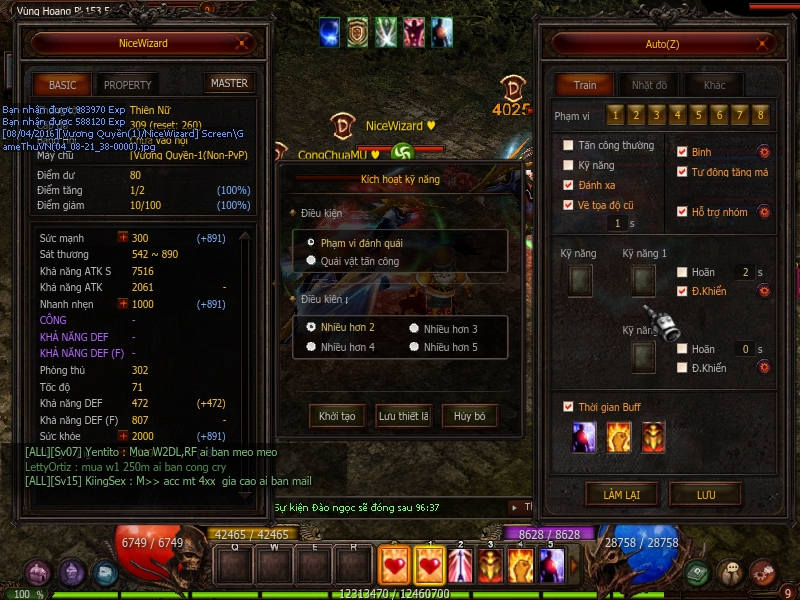
Task: Toggle the Thời gian Buff checkbox
Action: 569,407
